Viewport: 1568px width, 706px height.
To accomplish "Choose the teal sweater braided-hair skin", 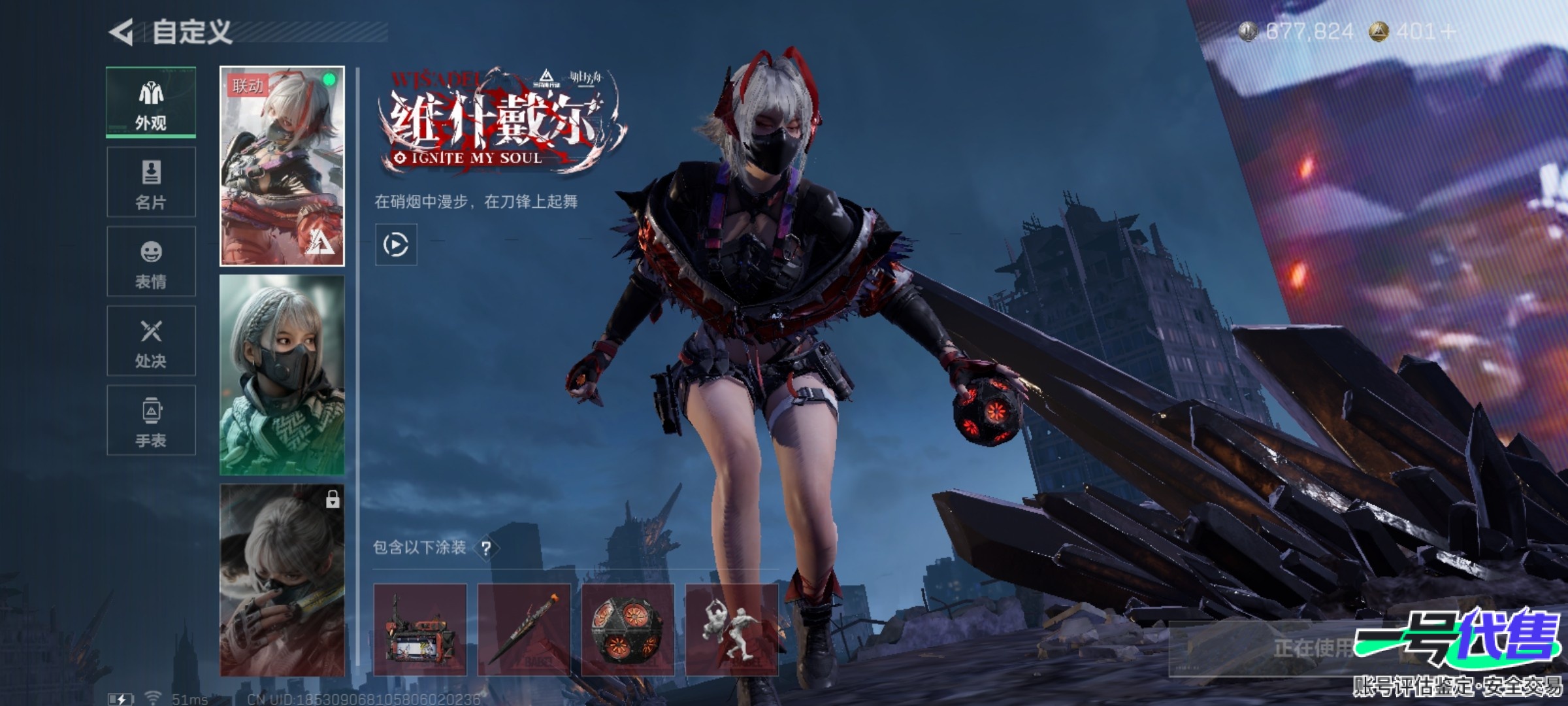I will tap(282, 375).
